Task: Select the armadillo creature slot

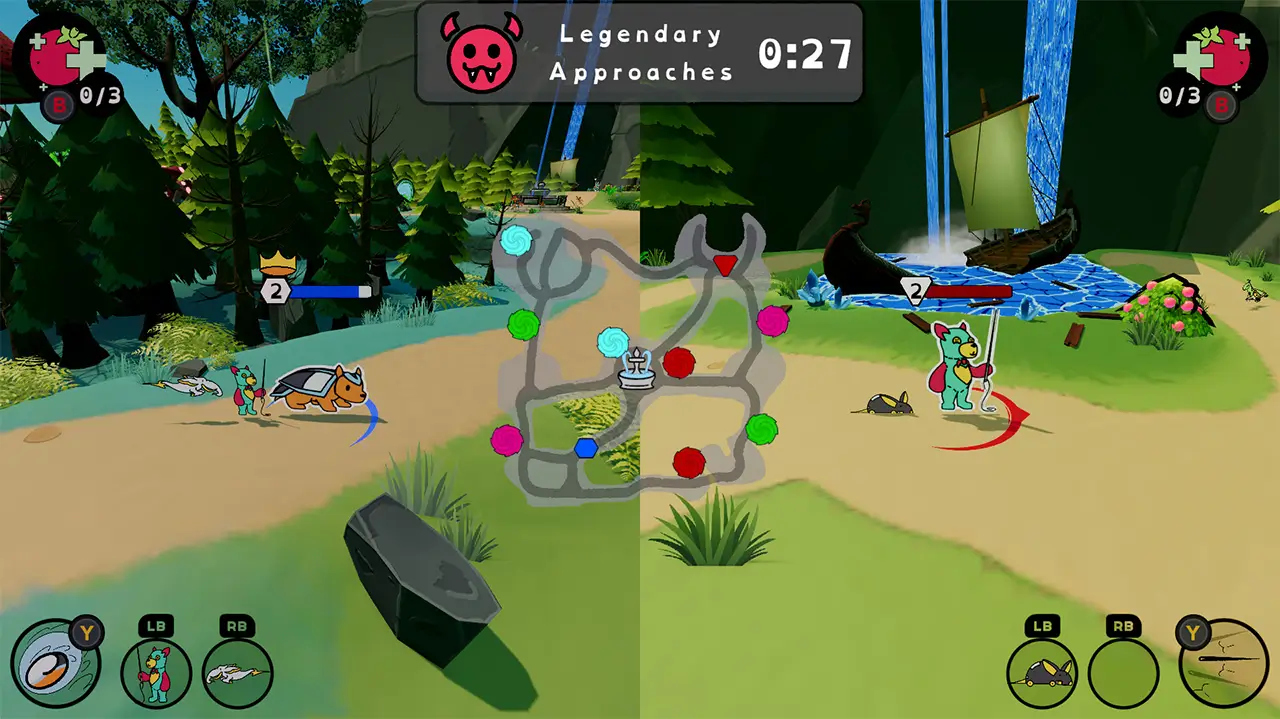Action: pyautogui.click(x=1041, y=673)
